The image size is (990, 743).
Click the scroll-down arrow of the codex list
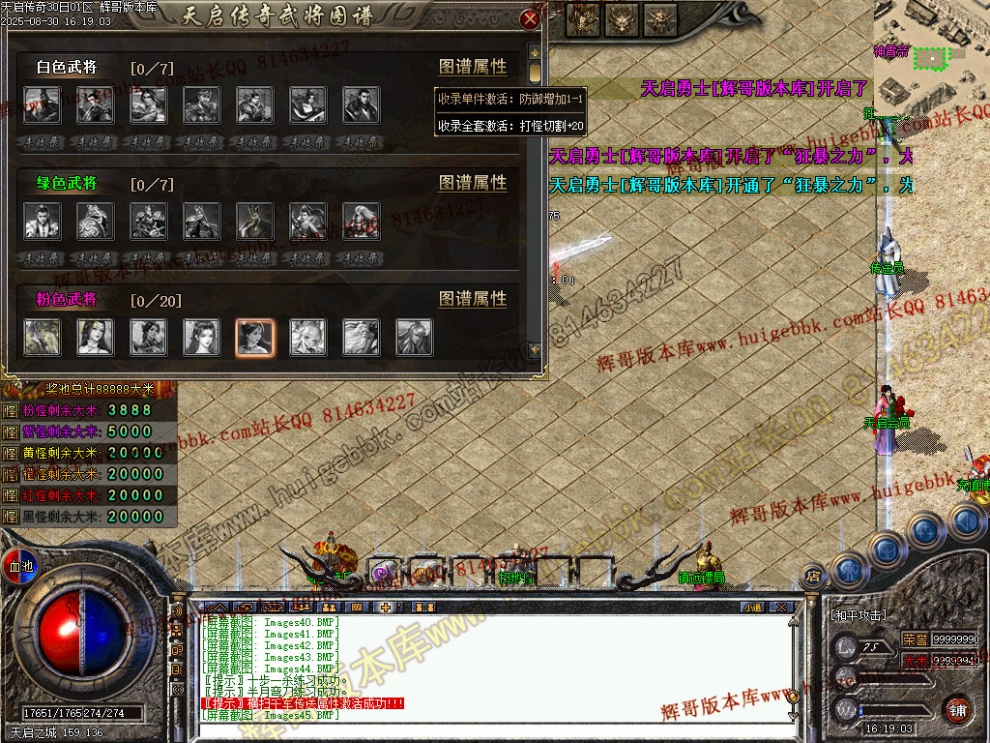(535, 350)
